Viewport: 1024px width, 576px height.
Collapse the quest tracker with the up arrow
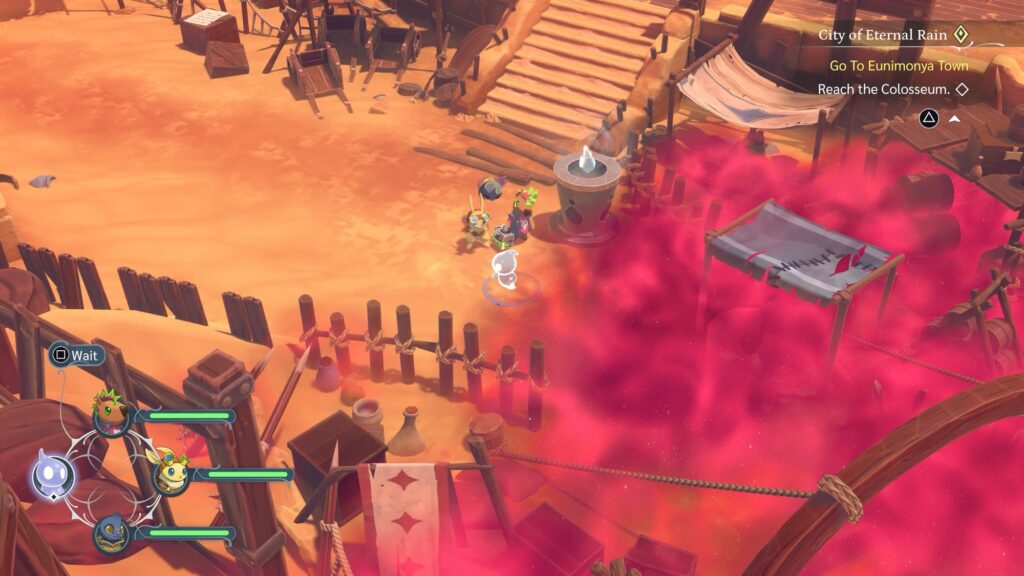tap(954, 118)
